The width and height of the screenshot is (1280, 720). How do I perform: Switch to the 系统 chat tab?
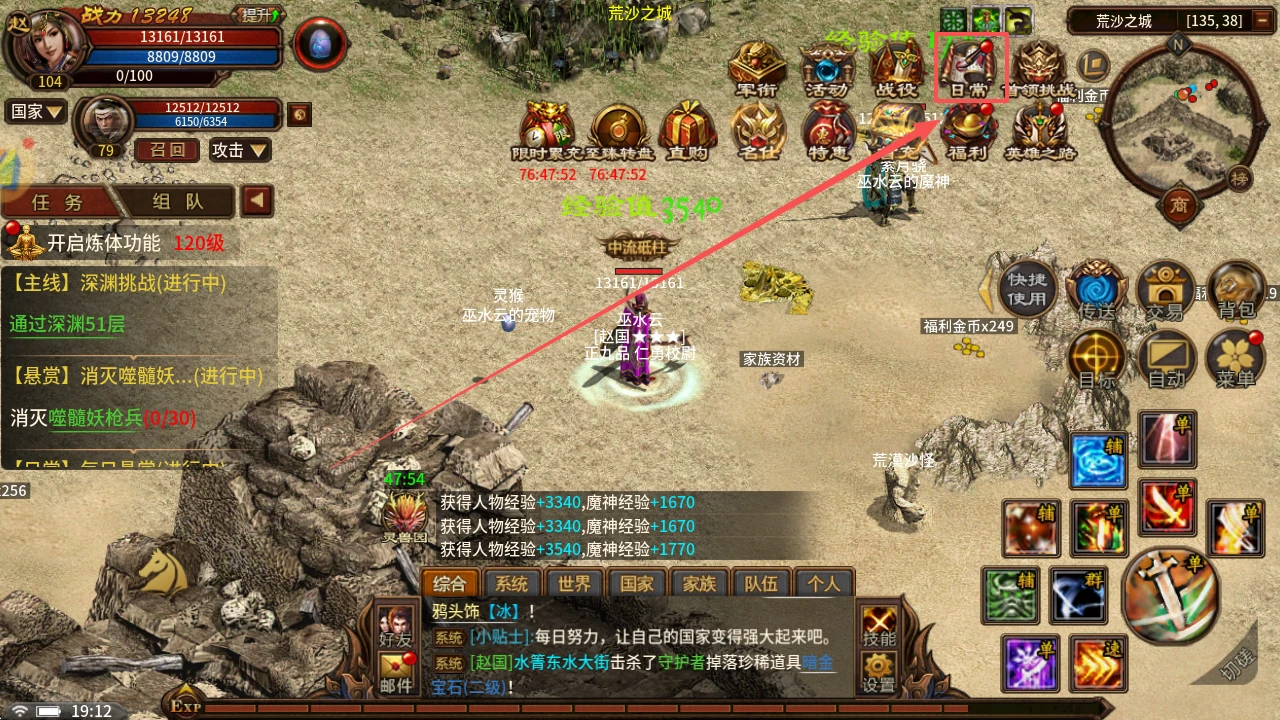(513, 582)
